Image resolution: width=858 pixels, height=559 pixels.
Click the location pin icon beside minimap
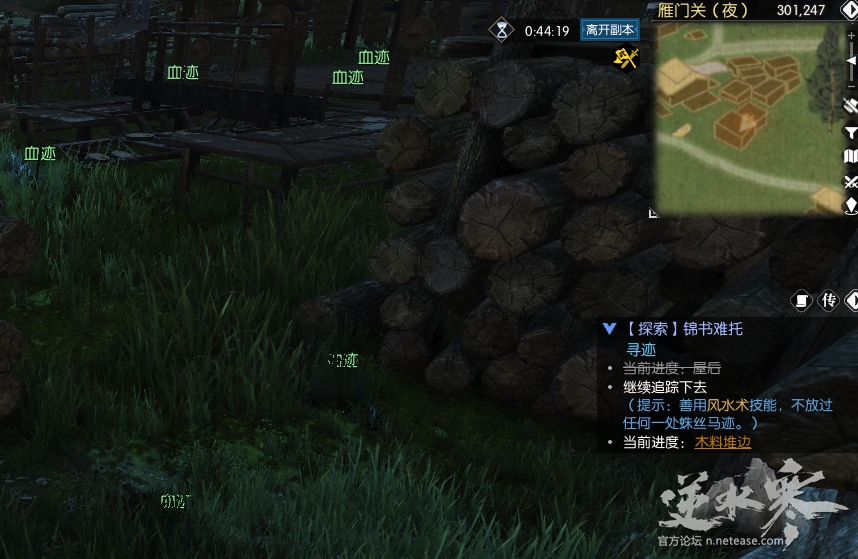point(851,206)
